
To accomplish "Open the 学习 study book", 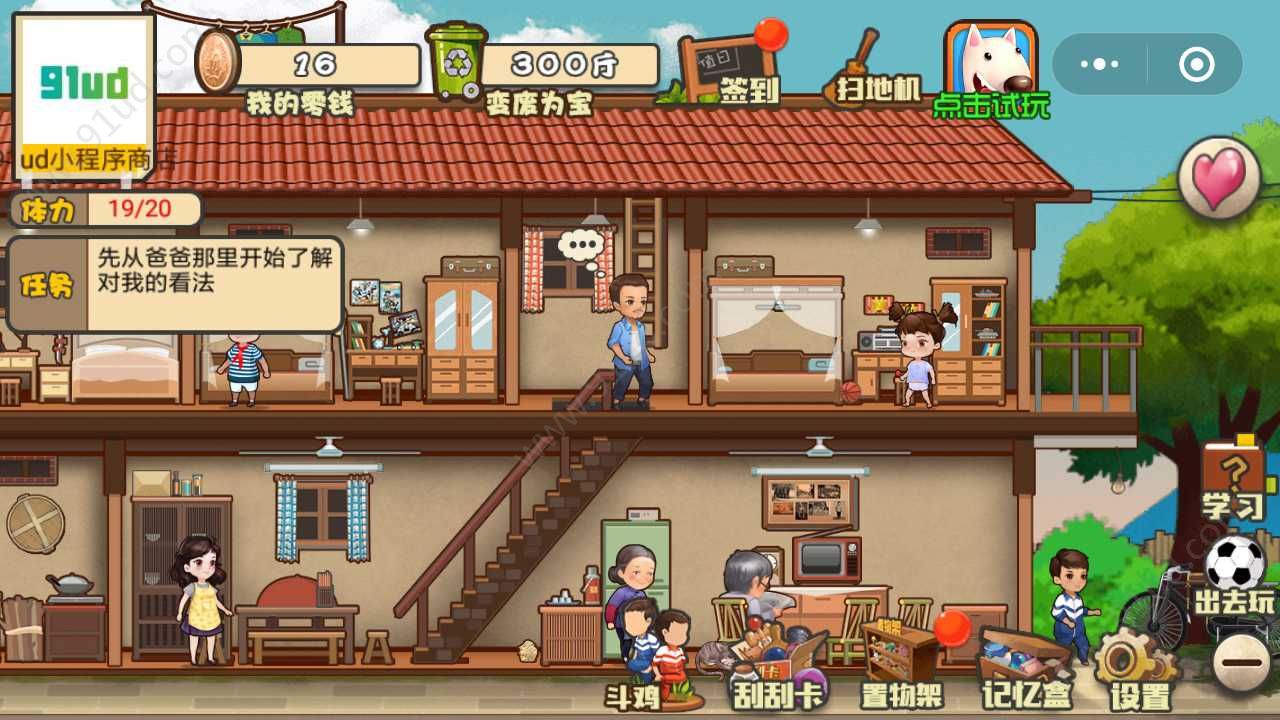I will (x=1232, y=482).
